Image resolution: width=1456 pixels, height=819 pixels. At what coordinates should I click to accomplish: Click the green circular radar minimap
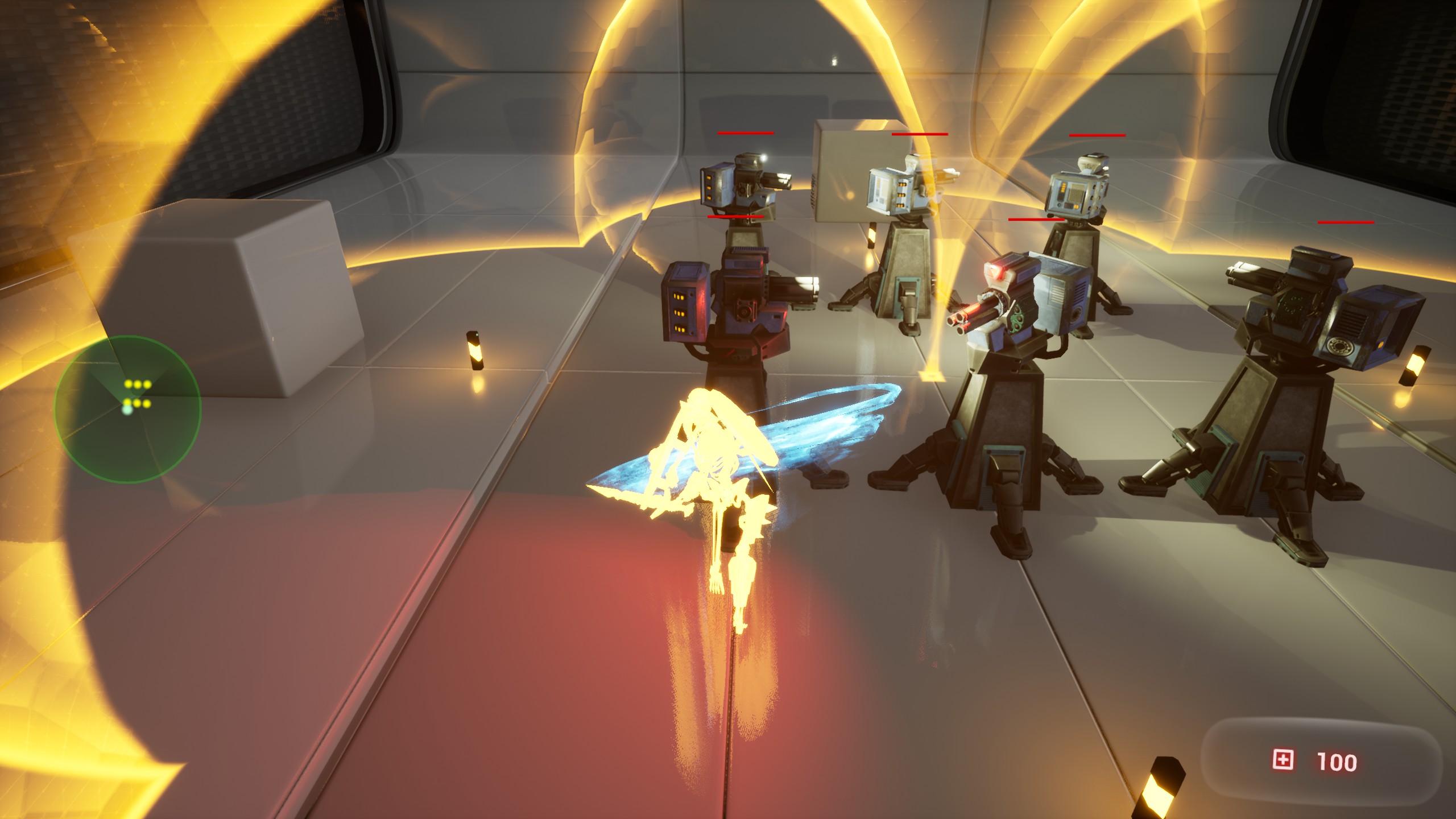pos(127,409)
